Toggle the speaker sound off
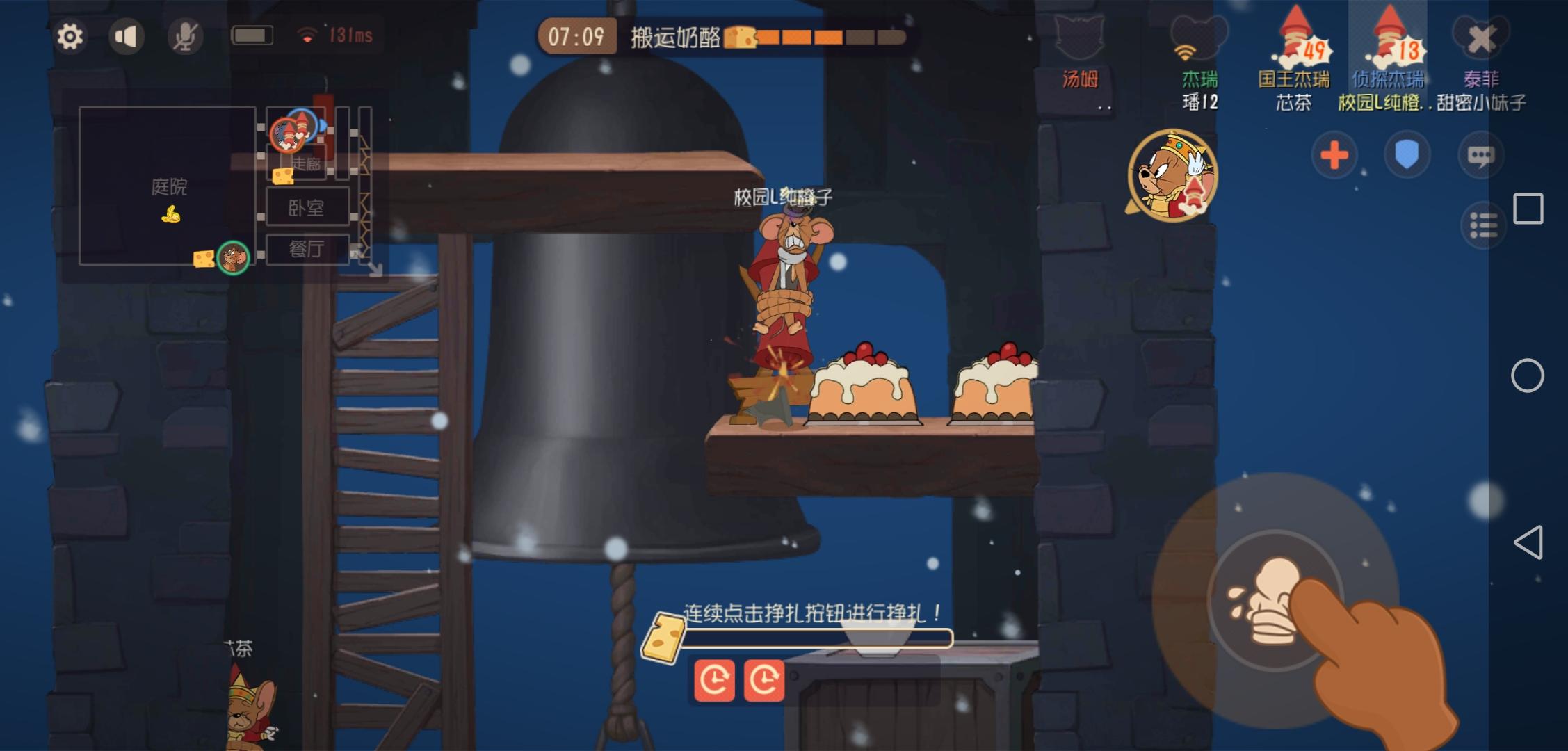1568x751 pixels. click(124, 37)
